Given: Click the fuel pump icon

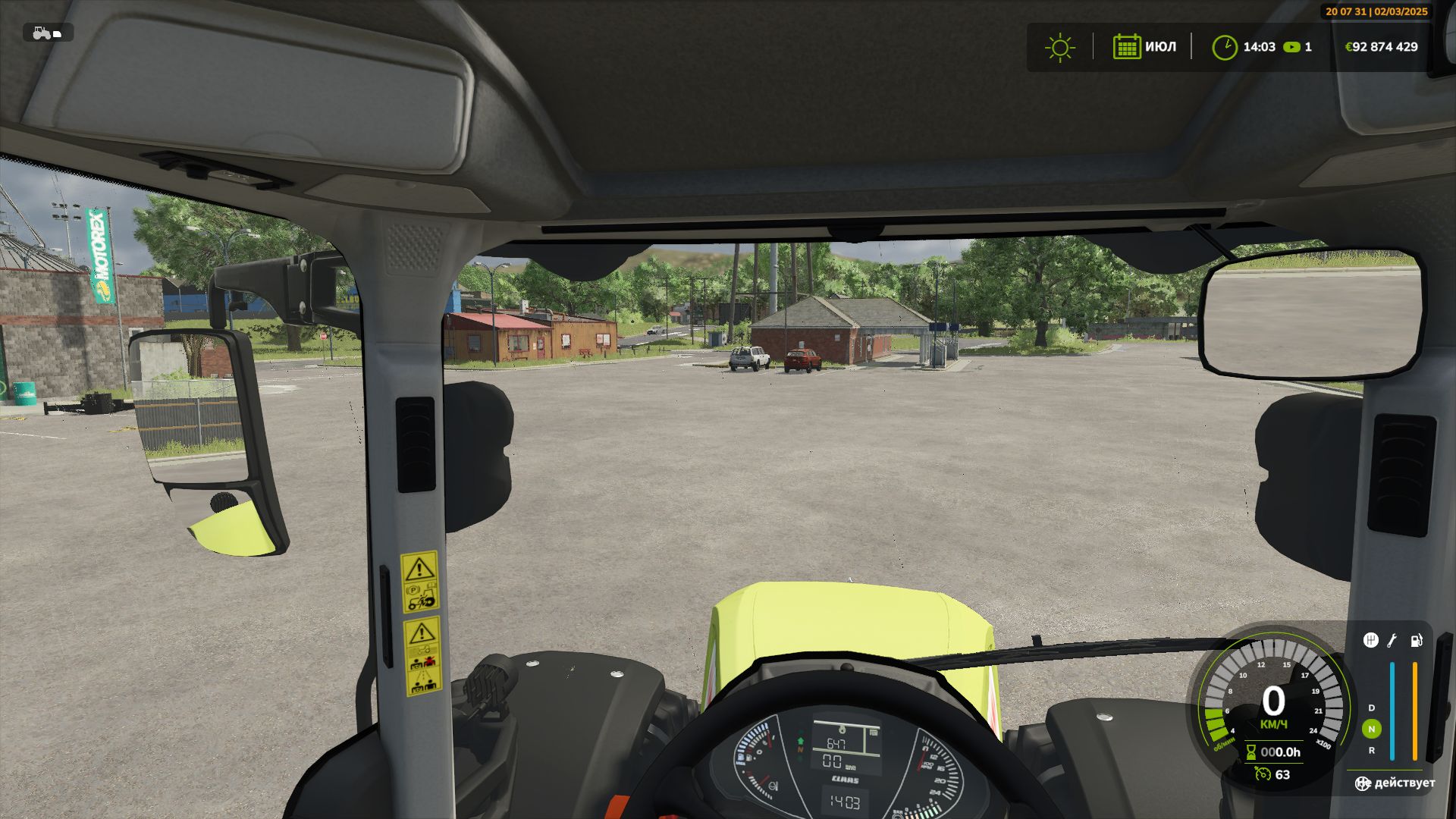Looking at the screenshot, I should click(1416, 641).
